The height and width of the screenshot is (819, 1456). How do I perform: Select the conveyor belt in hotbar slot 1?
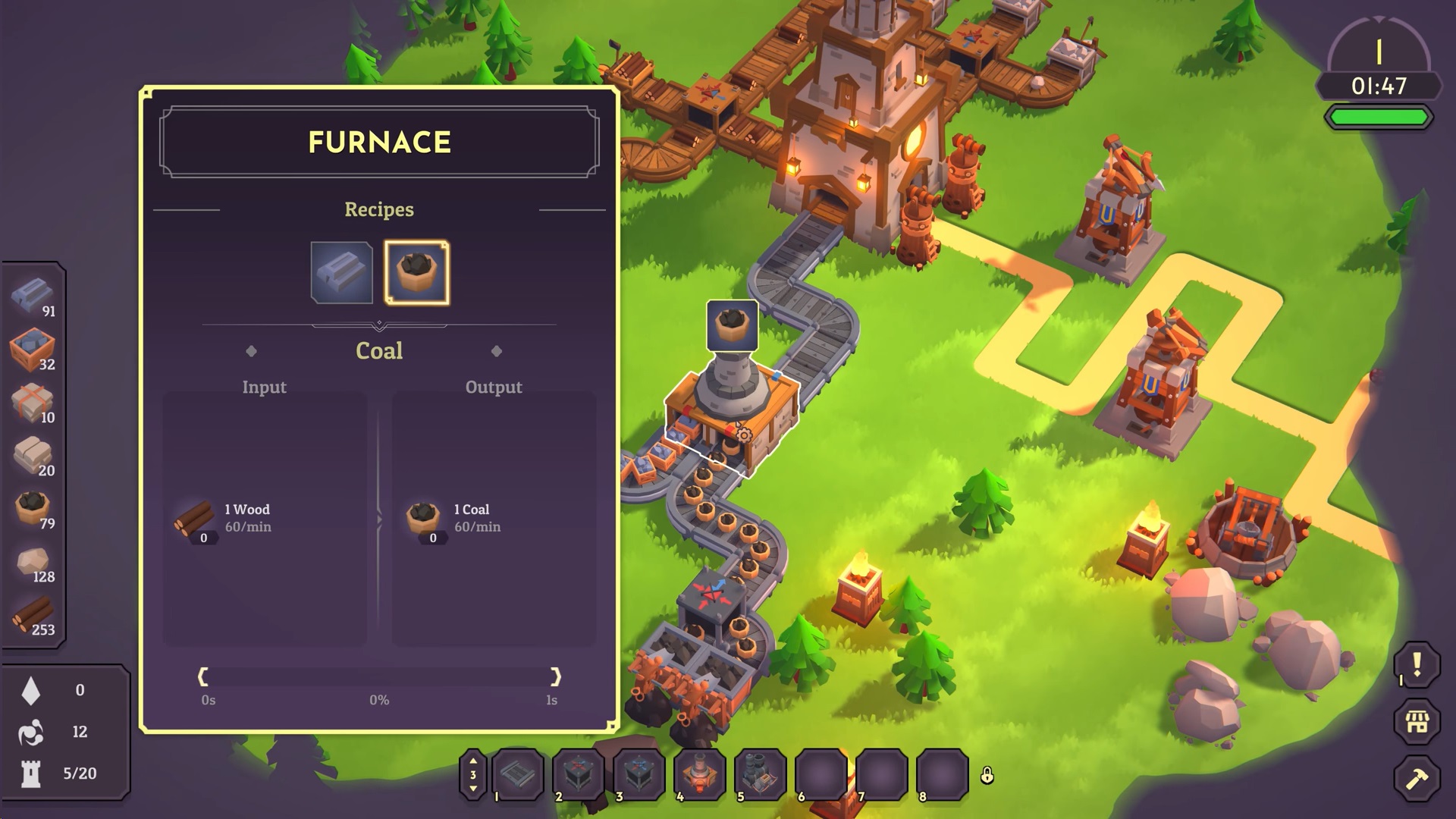click(x=519, y=774)
